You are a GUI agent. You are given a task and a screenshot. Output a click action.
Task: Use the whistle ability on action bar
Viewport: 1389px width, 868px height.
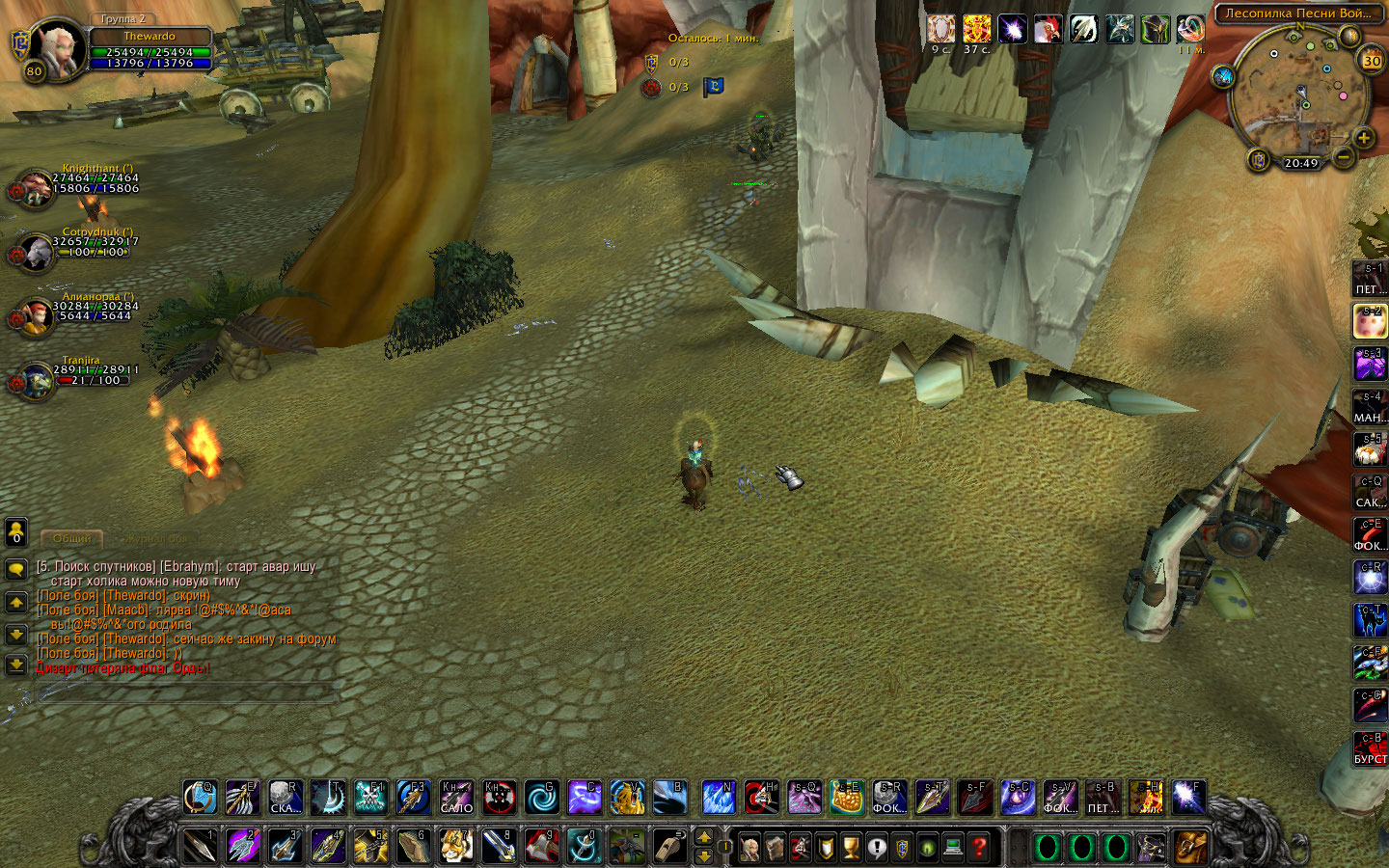pos(668,847)
